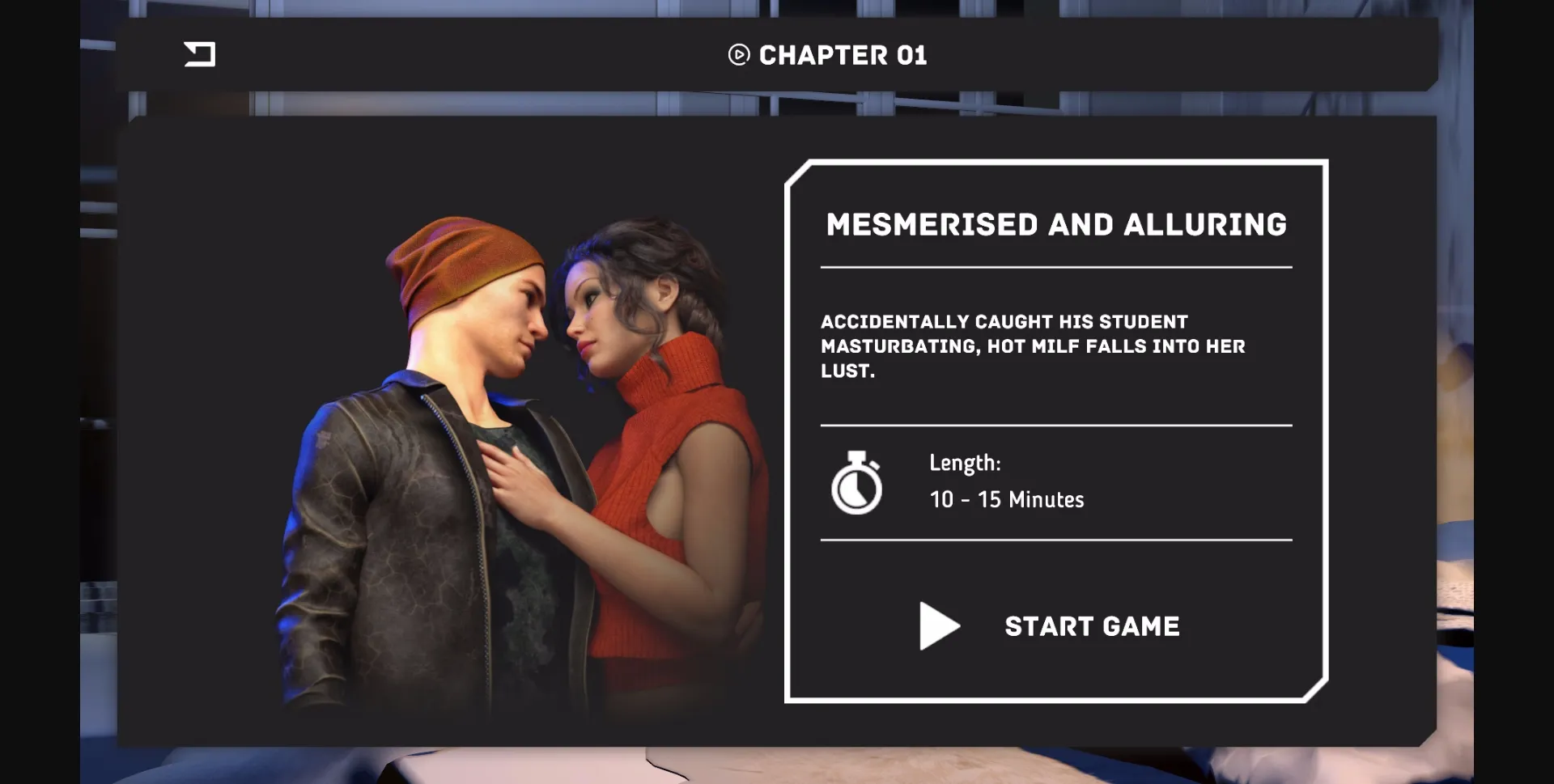Click the play triangle beside Start Game
This screenshot has height=784, width=1554.
pos(939,625)
